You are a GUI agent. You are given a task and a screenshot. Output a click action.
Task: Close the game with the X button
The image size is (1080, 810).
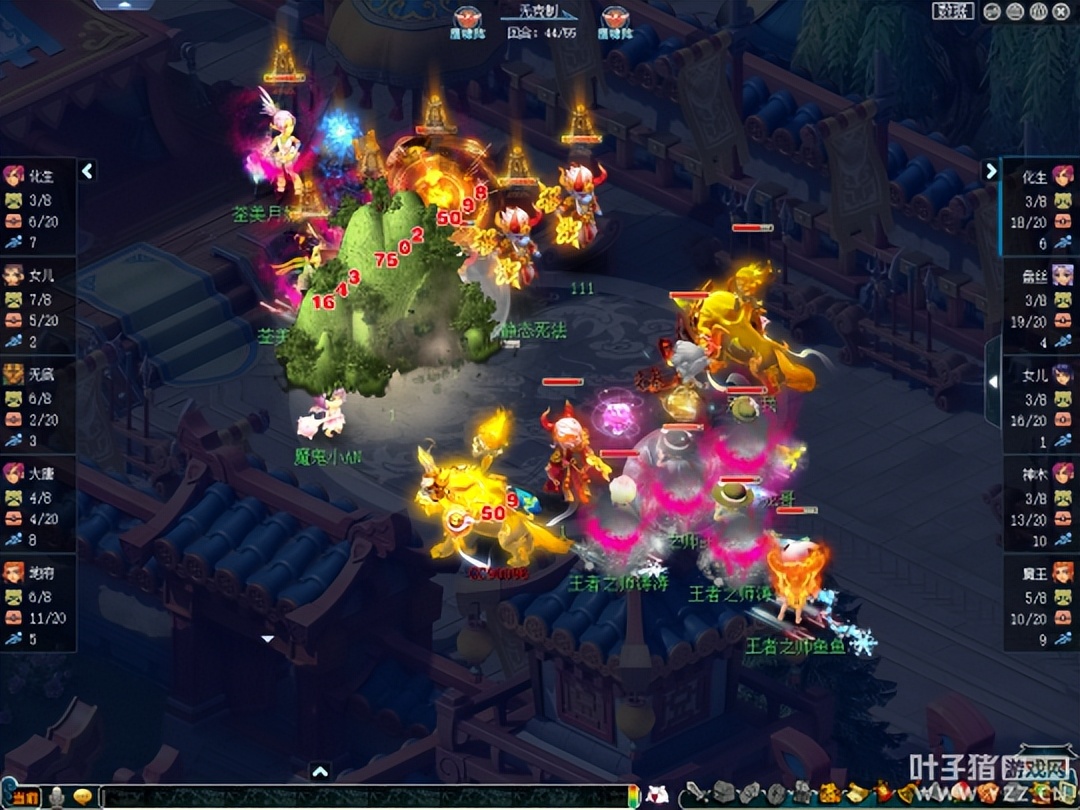[1061, 11]
